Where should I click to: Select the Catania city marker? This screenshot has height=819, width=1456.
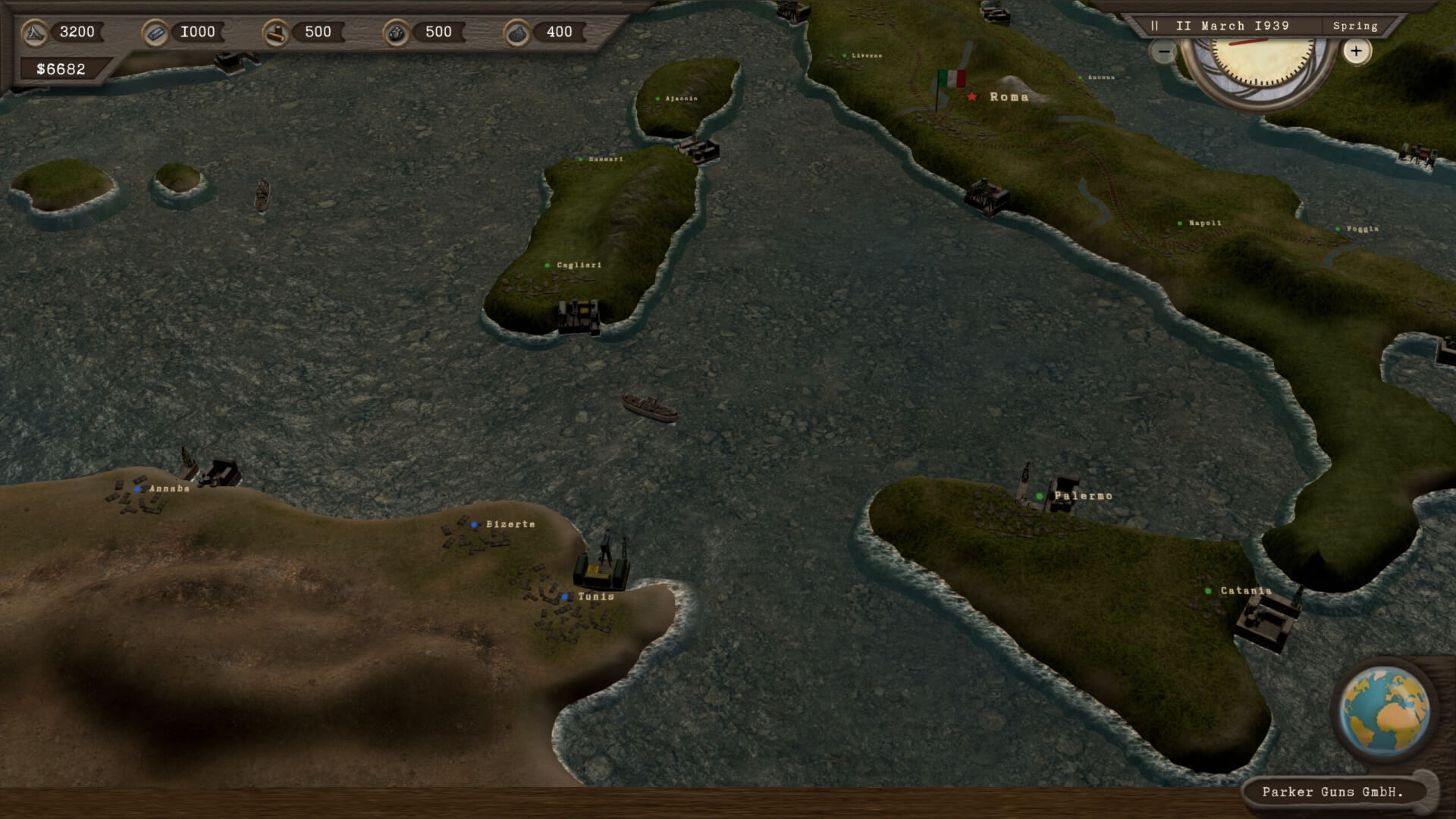tap(1208, 591)
